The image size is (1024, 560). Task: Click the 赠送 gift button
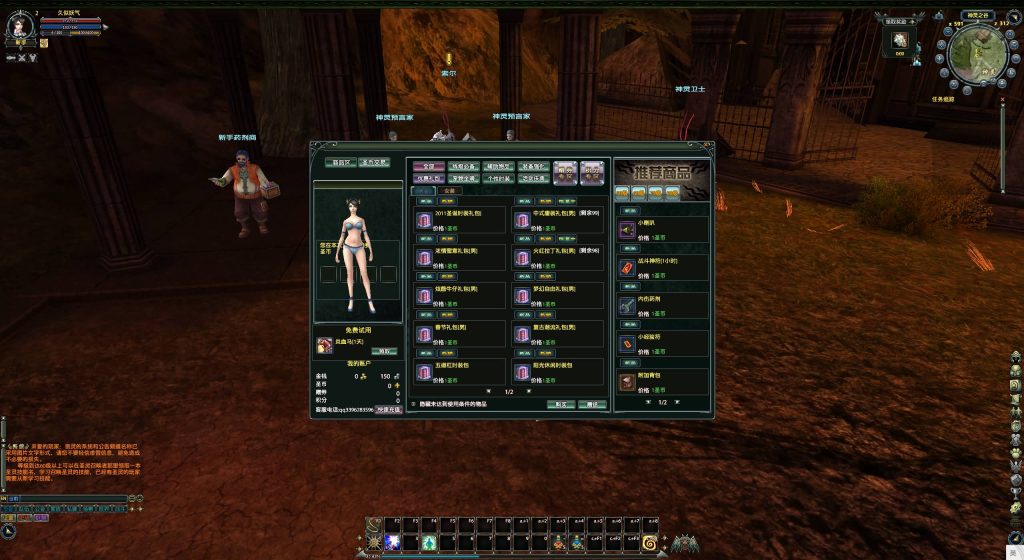[x=593, y=405]
